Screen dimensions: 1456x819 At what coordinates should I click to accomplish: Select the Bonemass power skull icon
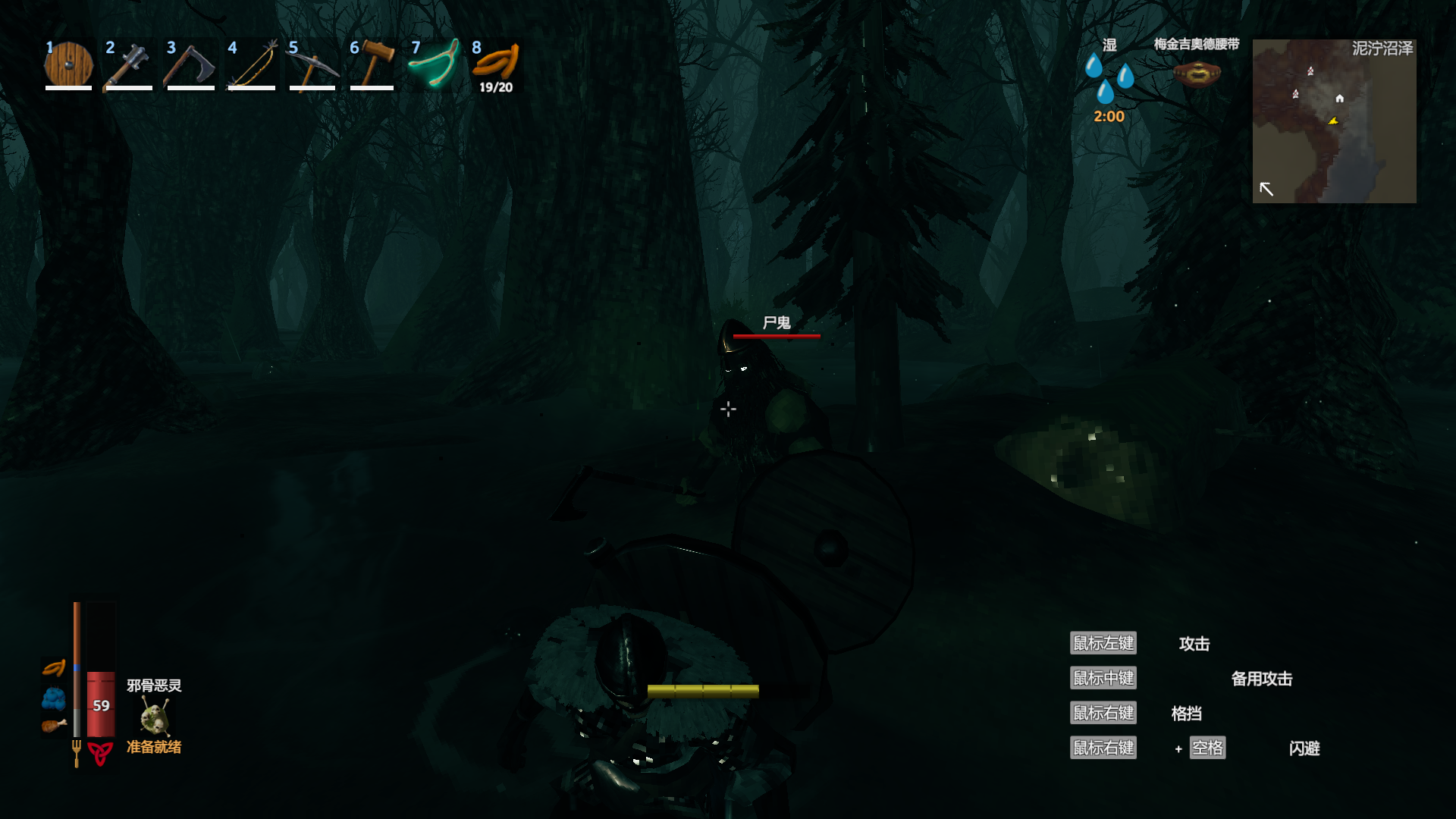coord(155,717)
